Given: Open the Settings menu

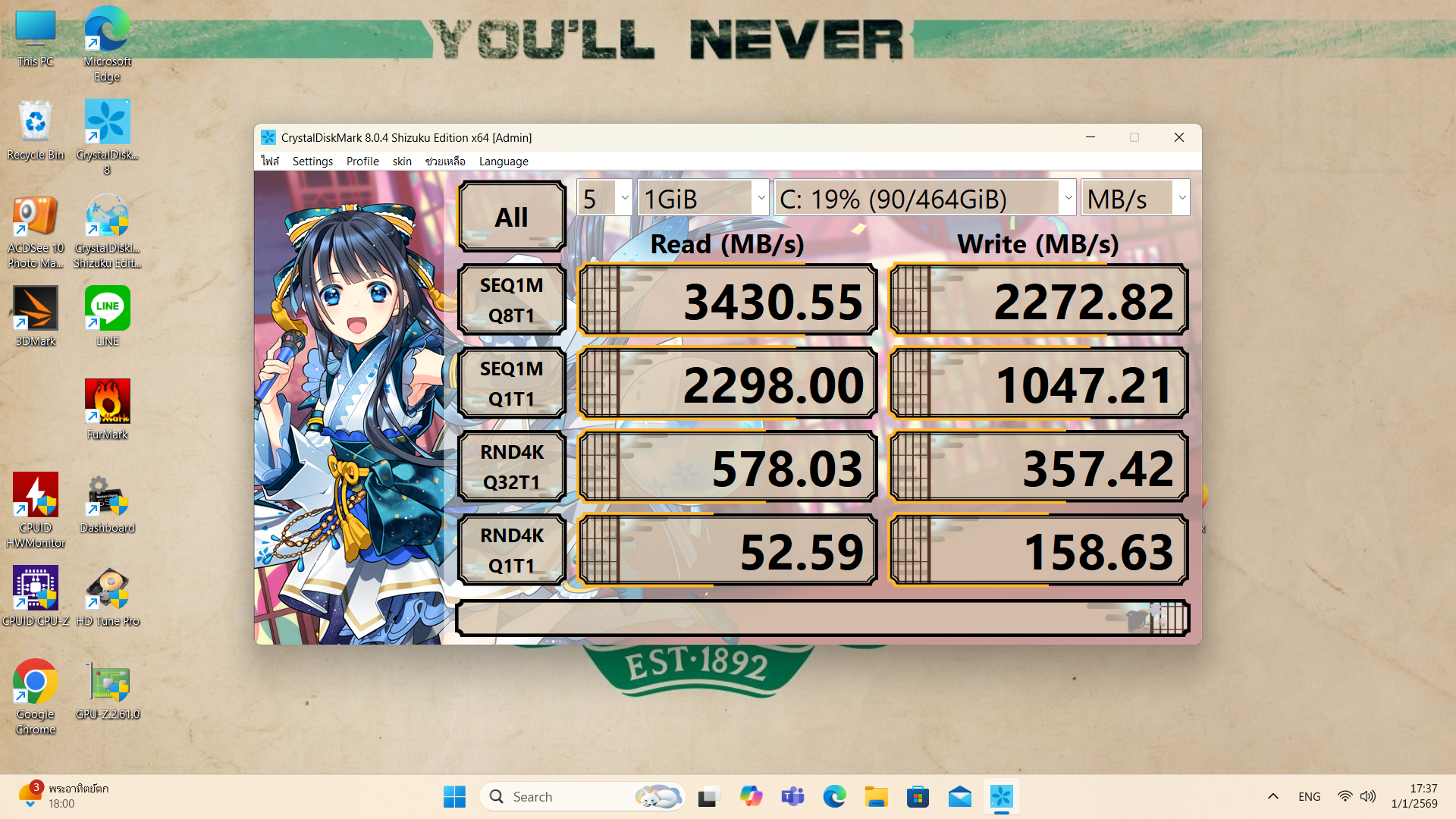Looking at the screenshot, I should coord(312,162).
